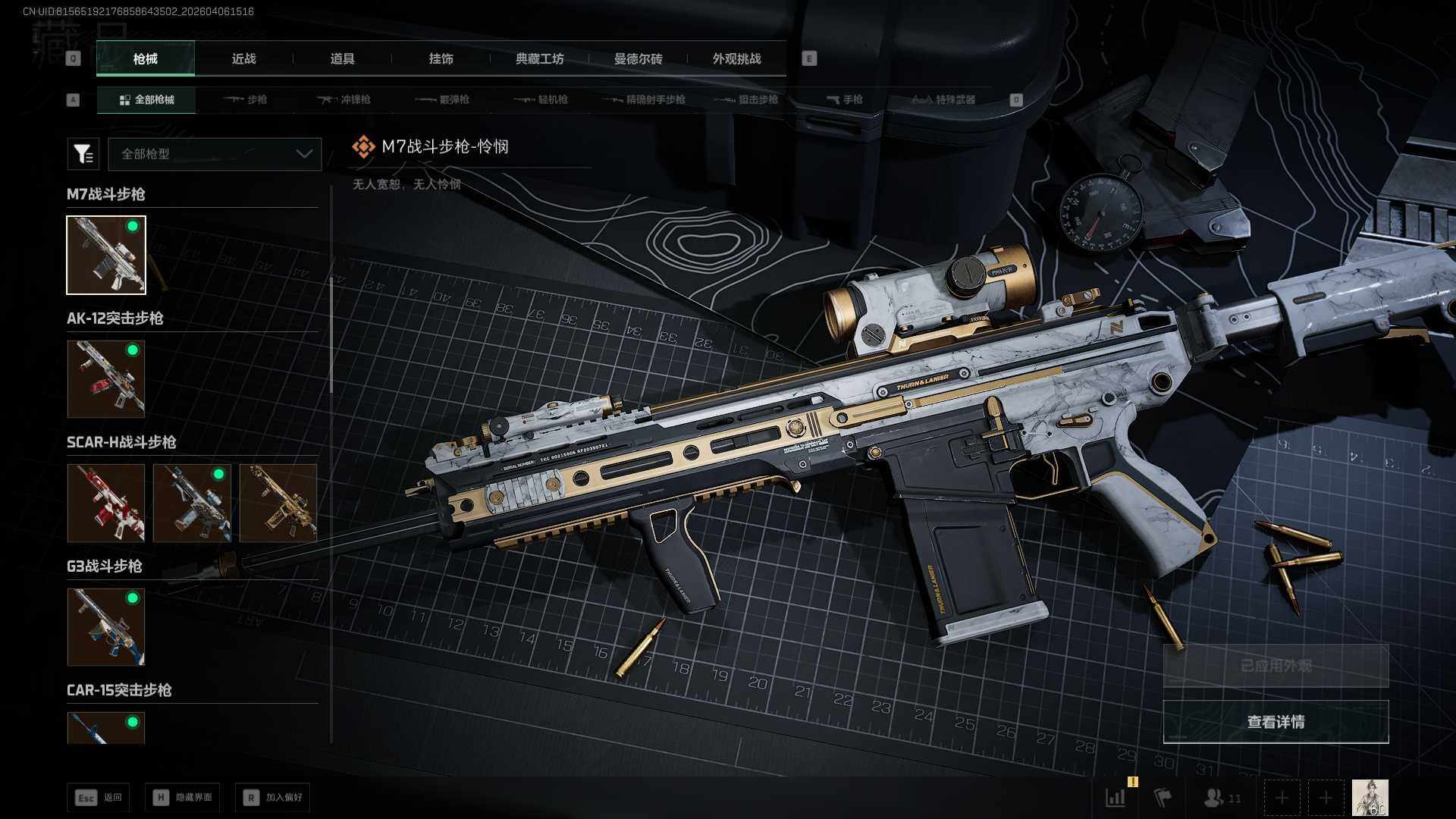Open the 全部枪型 dropdown
Viewport: 1456px width, 819px height.
pos(215,154)
